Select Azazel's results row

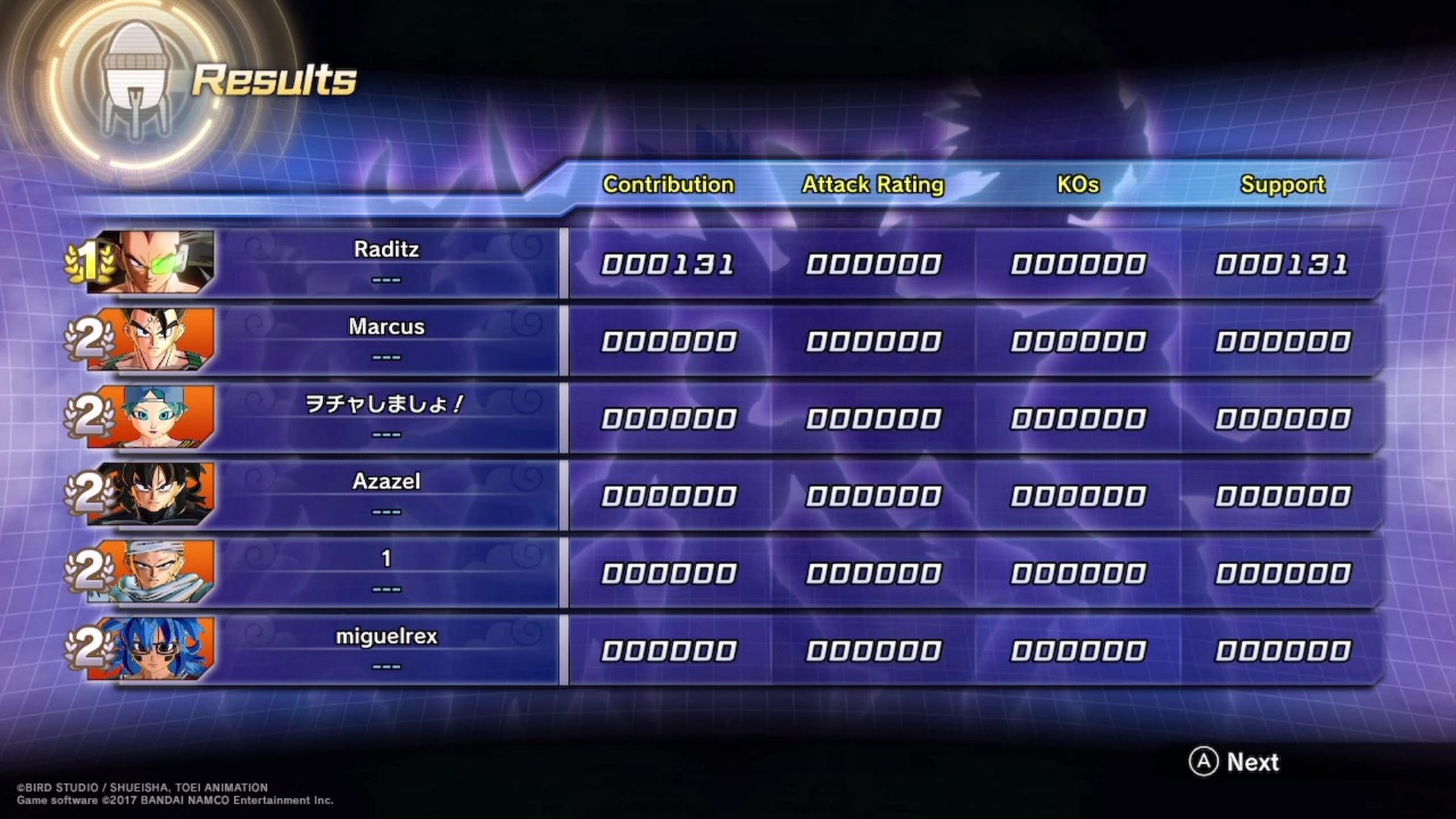click(387, 494)
